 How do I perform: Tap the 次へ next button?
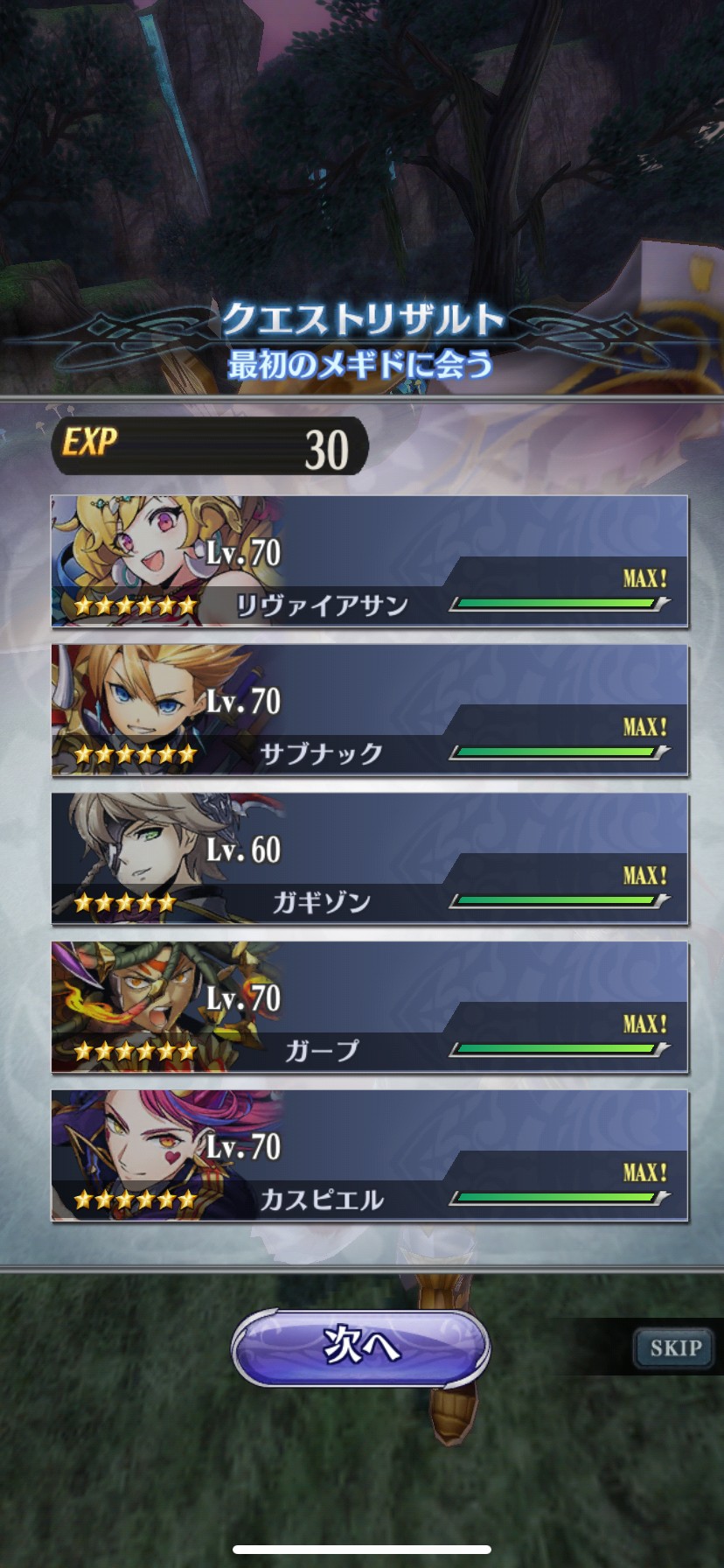coord(361,1347)
